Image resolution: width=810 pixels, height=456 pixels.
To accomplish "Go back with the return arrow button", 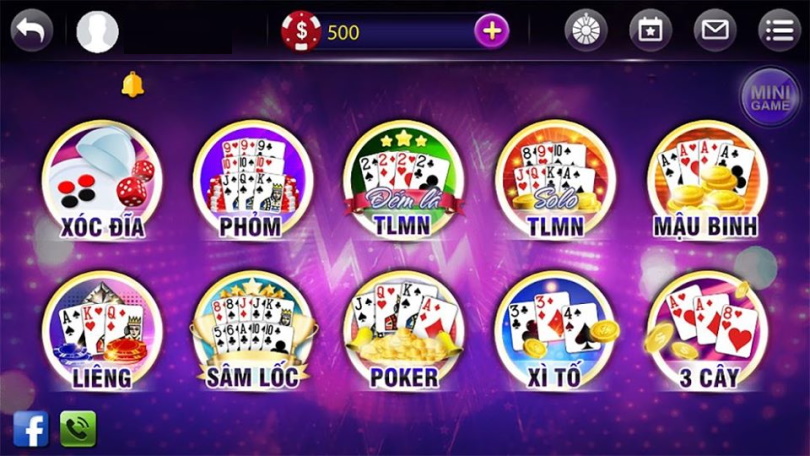I will (x=32, y=30).
